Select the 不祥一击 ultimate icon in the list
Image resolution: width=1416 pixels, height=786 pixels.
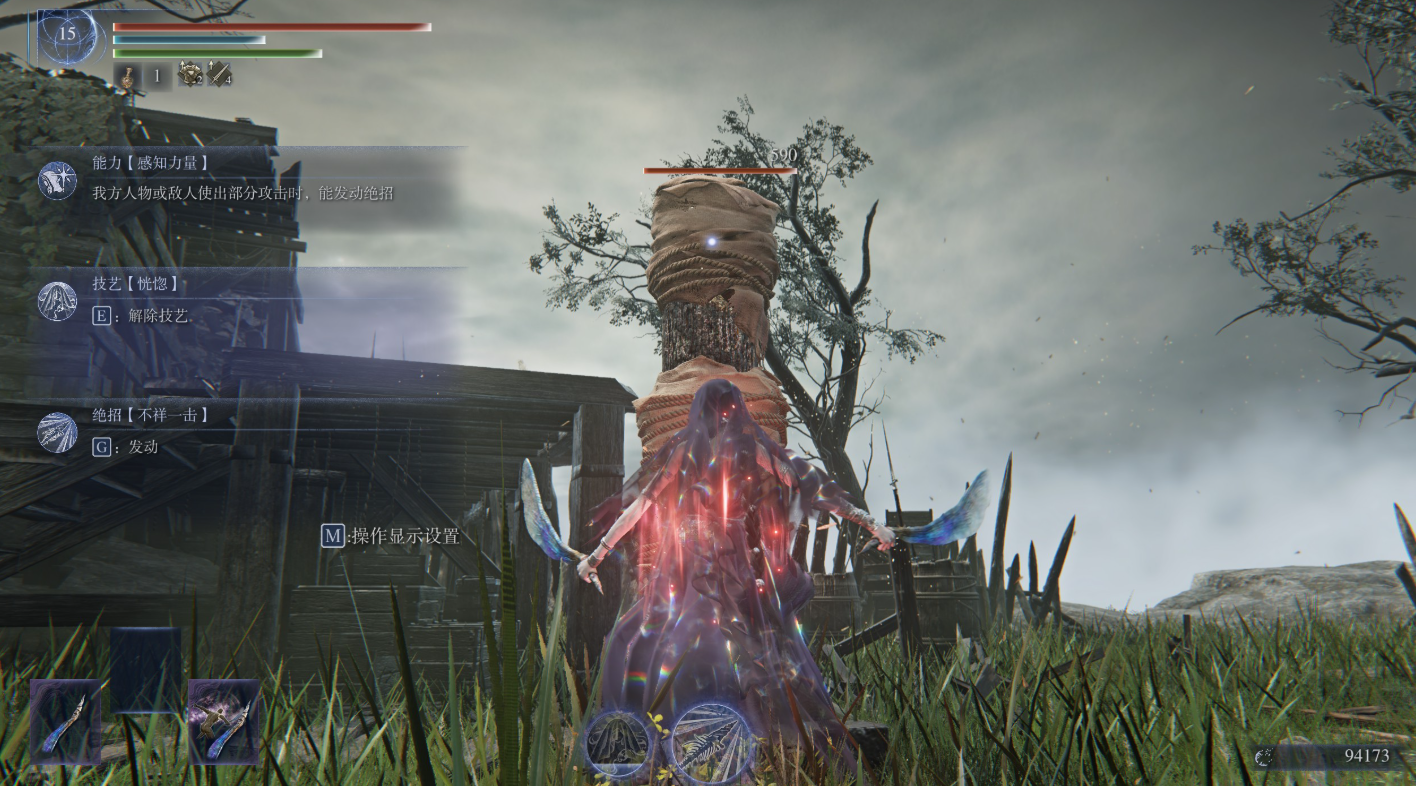pos(57,432)
